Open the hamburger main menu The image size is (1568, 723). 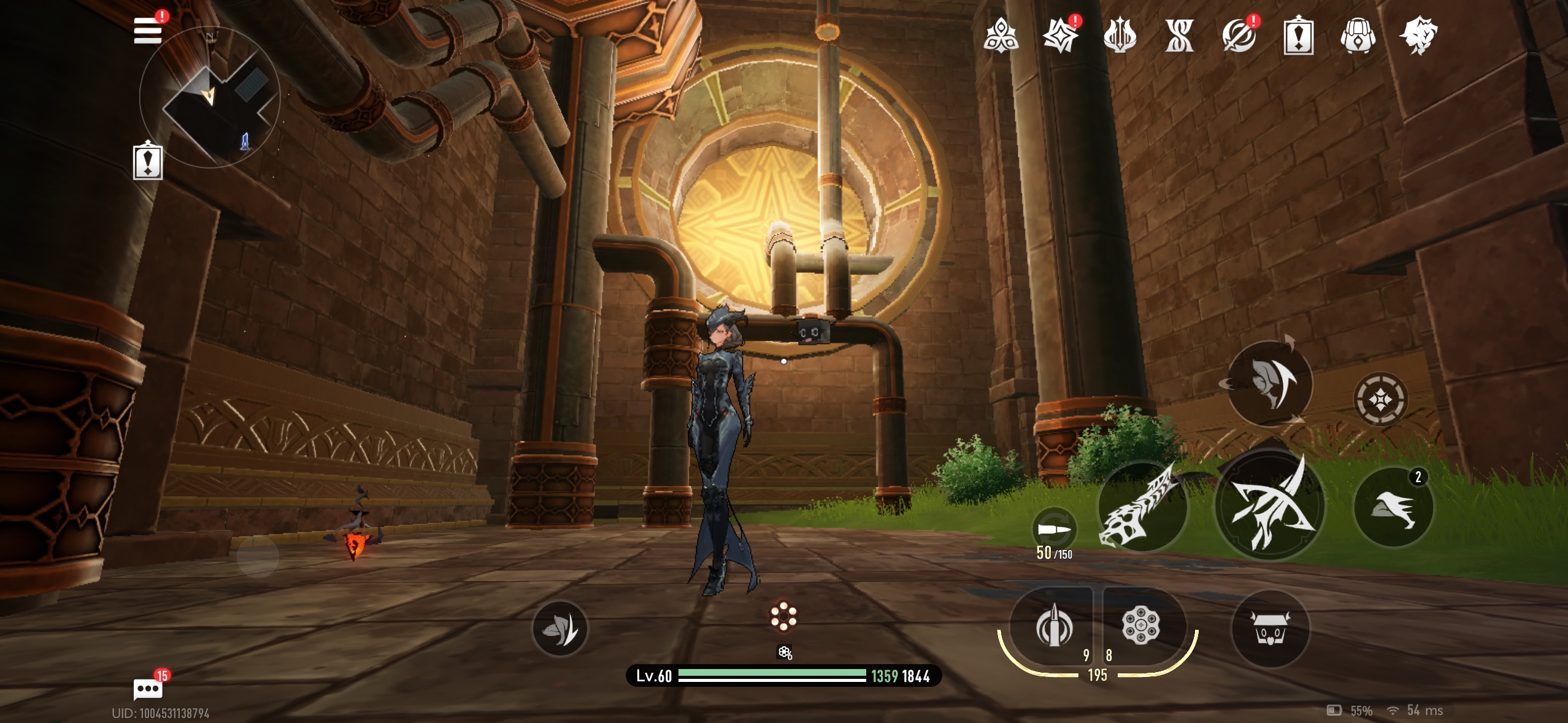pyautogui.click(x=148, y=30)
